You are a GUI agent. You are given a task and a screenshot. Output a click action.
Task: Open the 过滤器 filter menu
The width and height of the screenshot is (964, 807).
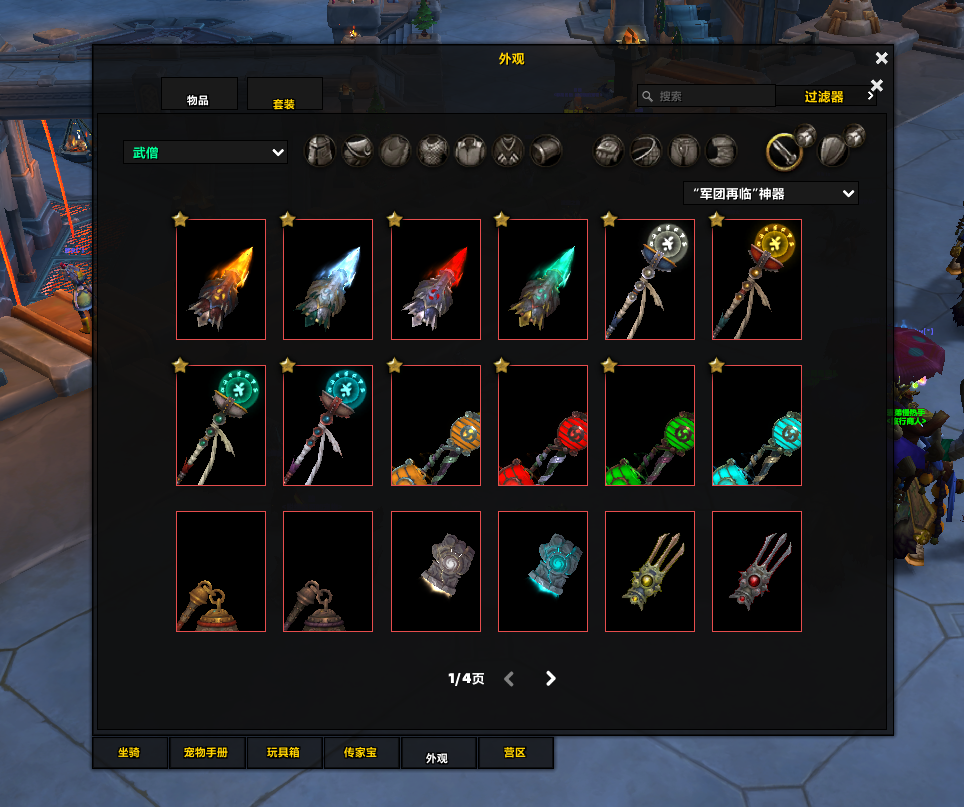click(x=824, y=96)
